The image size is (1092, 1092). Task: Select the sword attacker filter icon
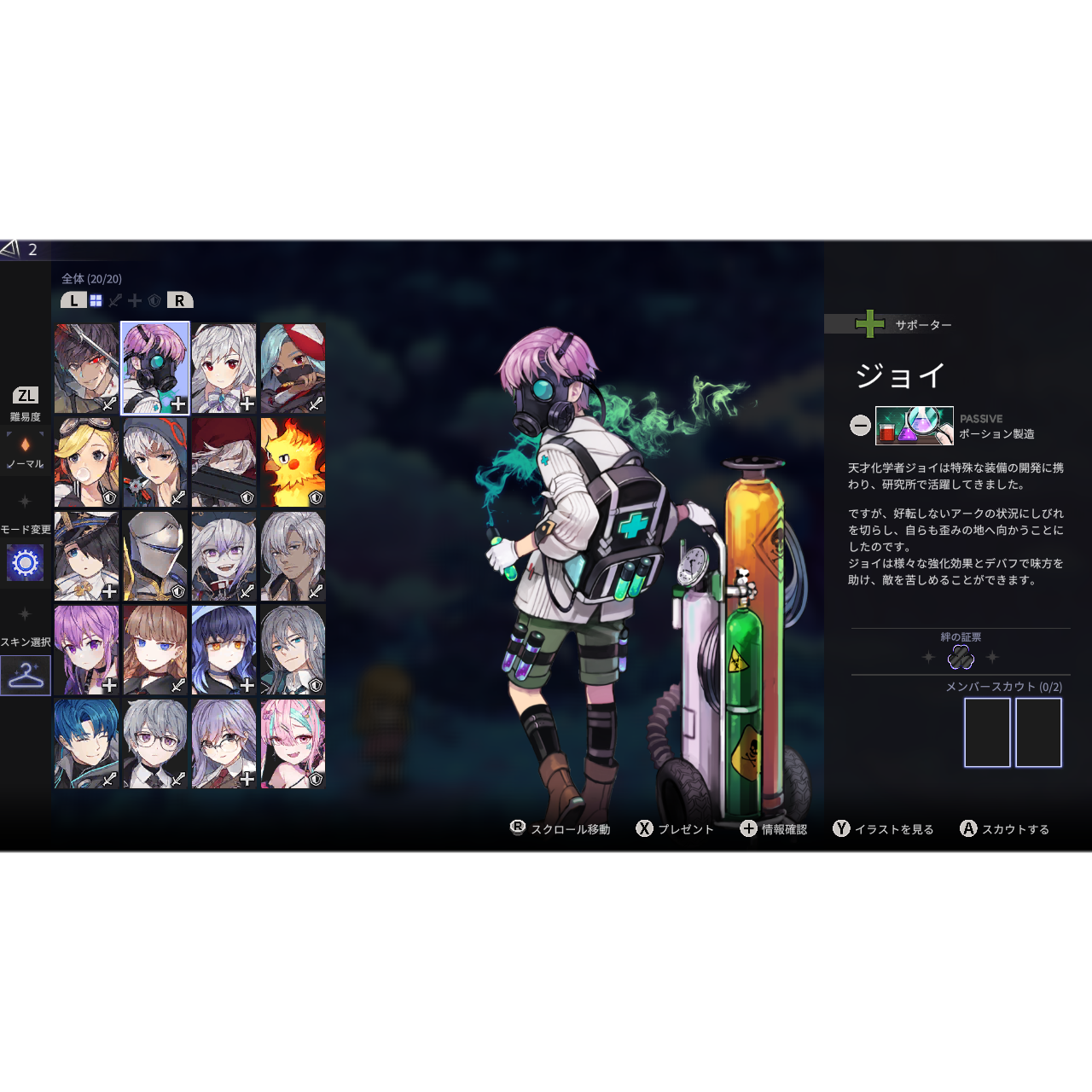115,300
